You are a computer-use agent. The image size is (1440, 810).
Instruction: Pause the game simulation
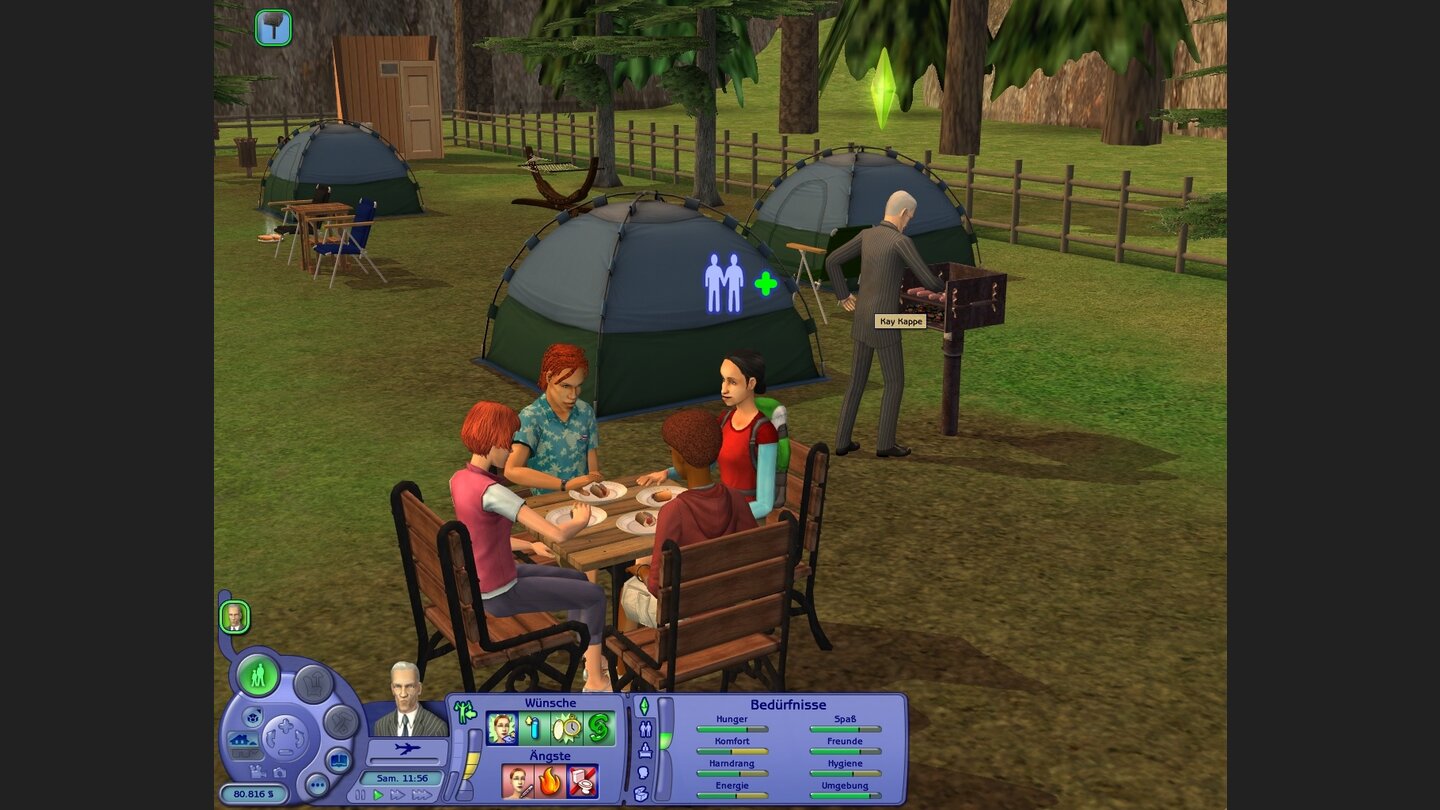click(x=359, y=795)
